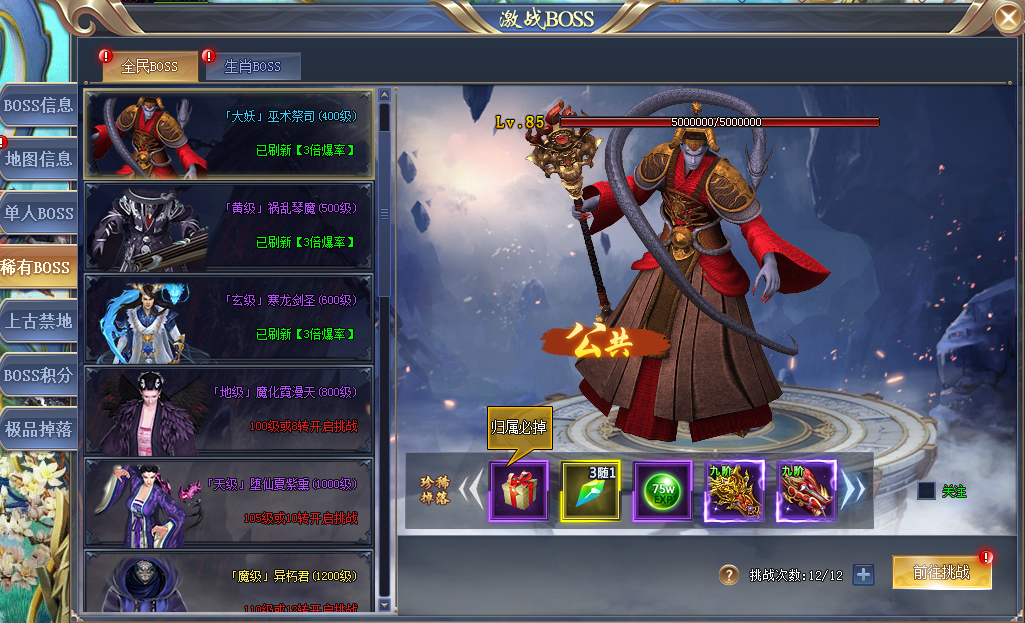1025x623 pixels.
Task: Toggle the 关注 follow checkbox
Action: pyautogui.click(x=927, y=491)
